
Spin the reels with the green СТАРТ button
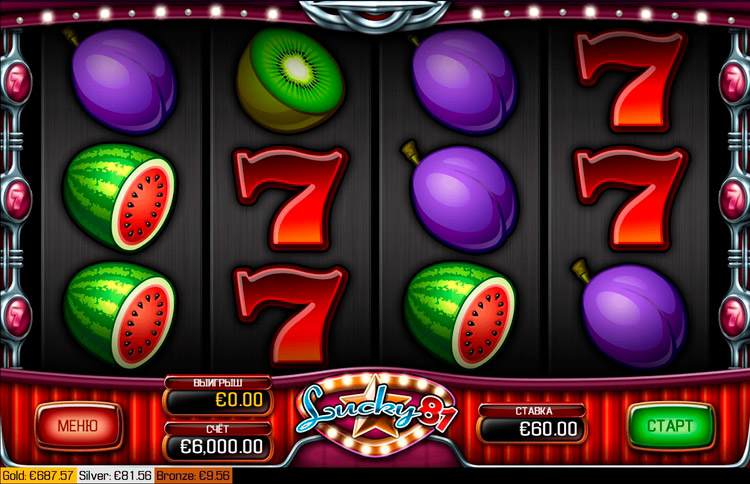(x=670, y=425)
